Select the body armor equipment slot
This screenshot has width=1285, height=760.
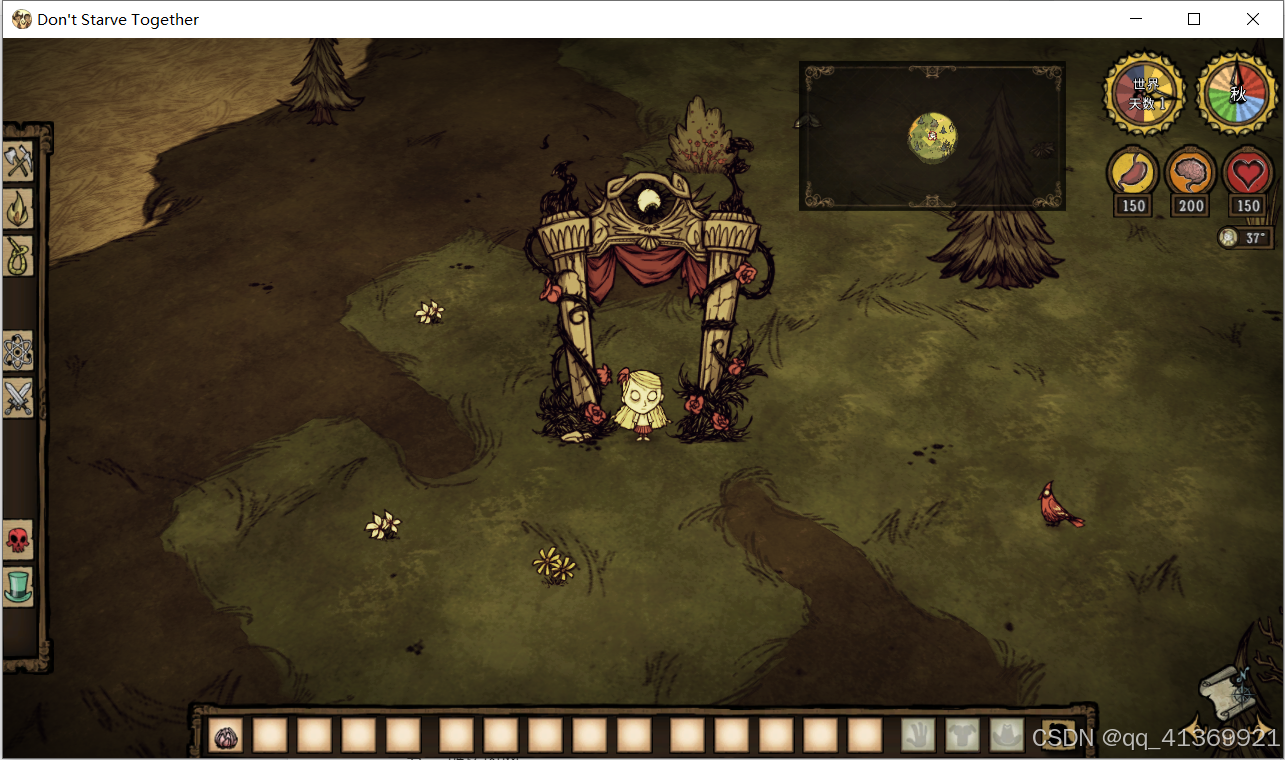tap(963, 736)
